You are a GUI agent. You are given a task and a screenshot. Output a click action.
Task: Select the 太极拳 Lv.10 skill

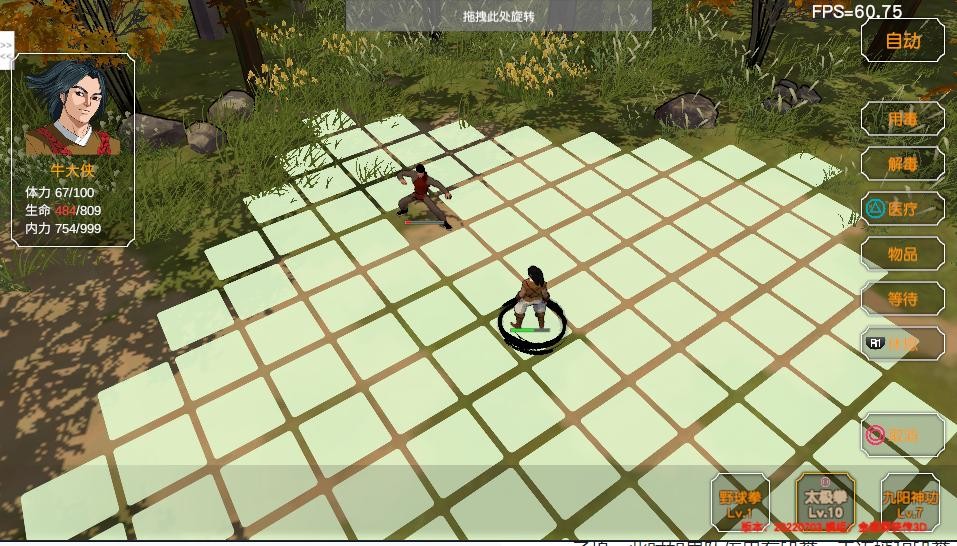point(825,502)
